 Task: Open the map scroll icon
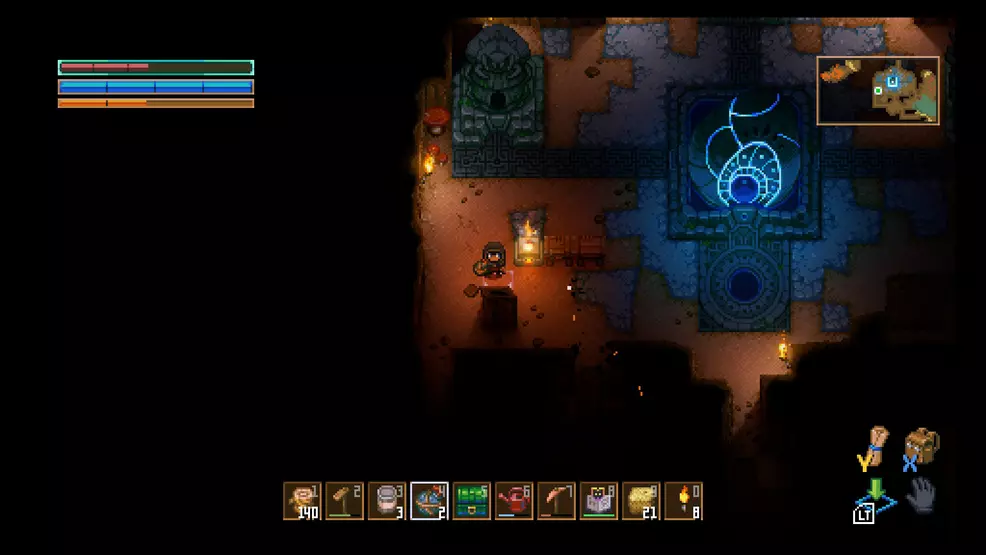[875, 446]
